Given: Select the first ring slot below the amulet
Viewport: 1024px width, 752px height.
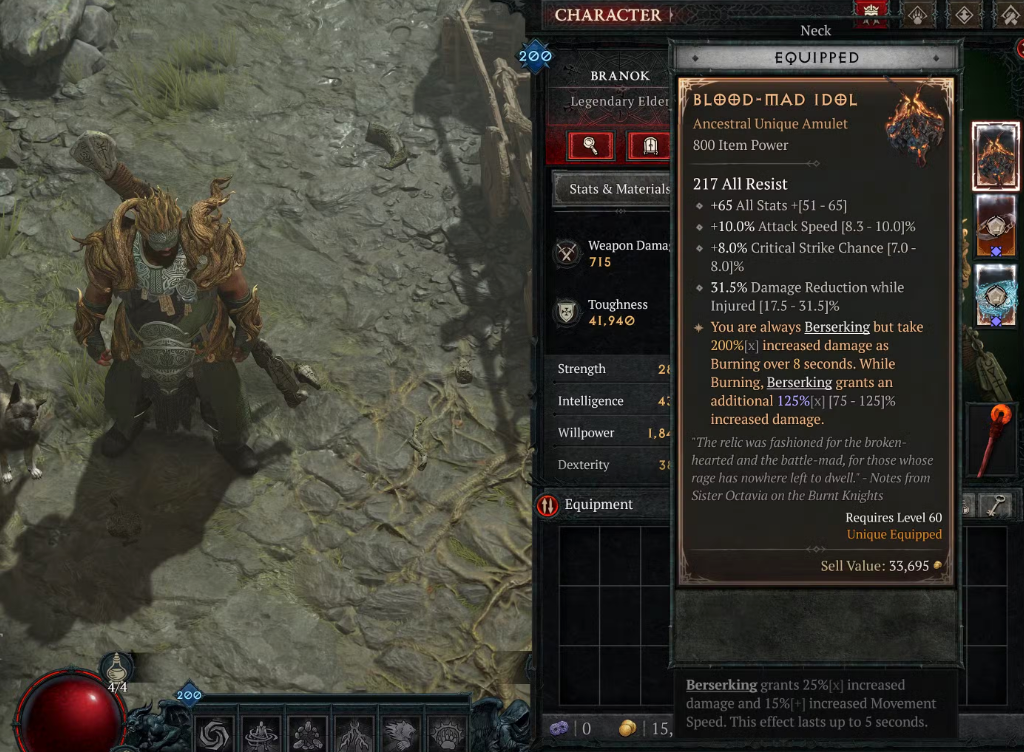Looking at the screenshot, I should (996, 226).
